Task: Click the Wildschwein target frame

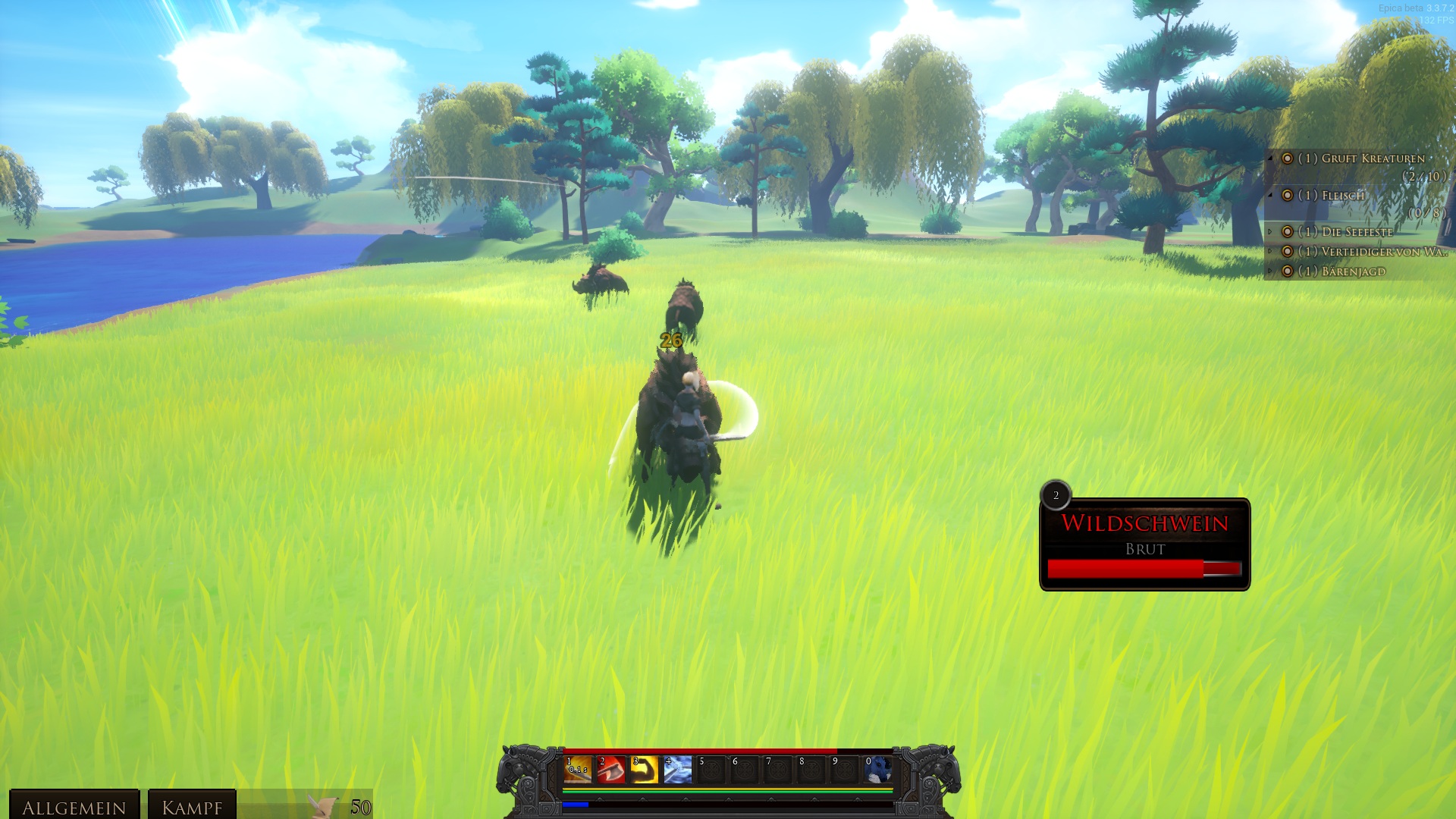Action: click(x=1144, y=544)
